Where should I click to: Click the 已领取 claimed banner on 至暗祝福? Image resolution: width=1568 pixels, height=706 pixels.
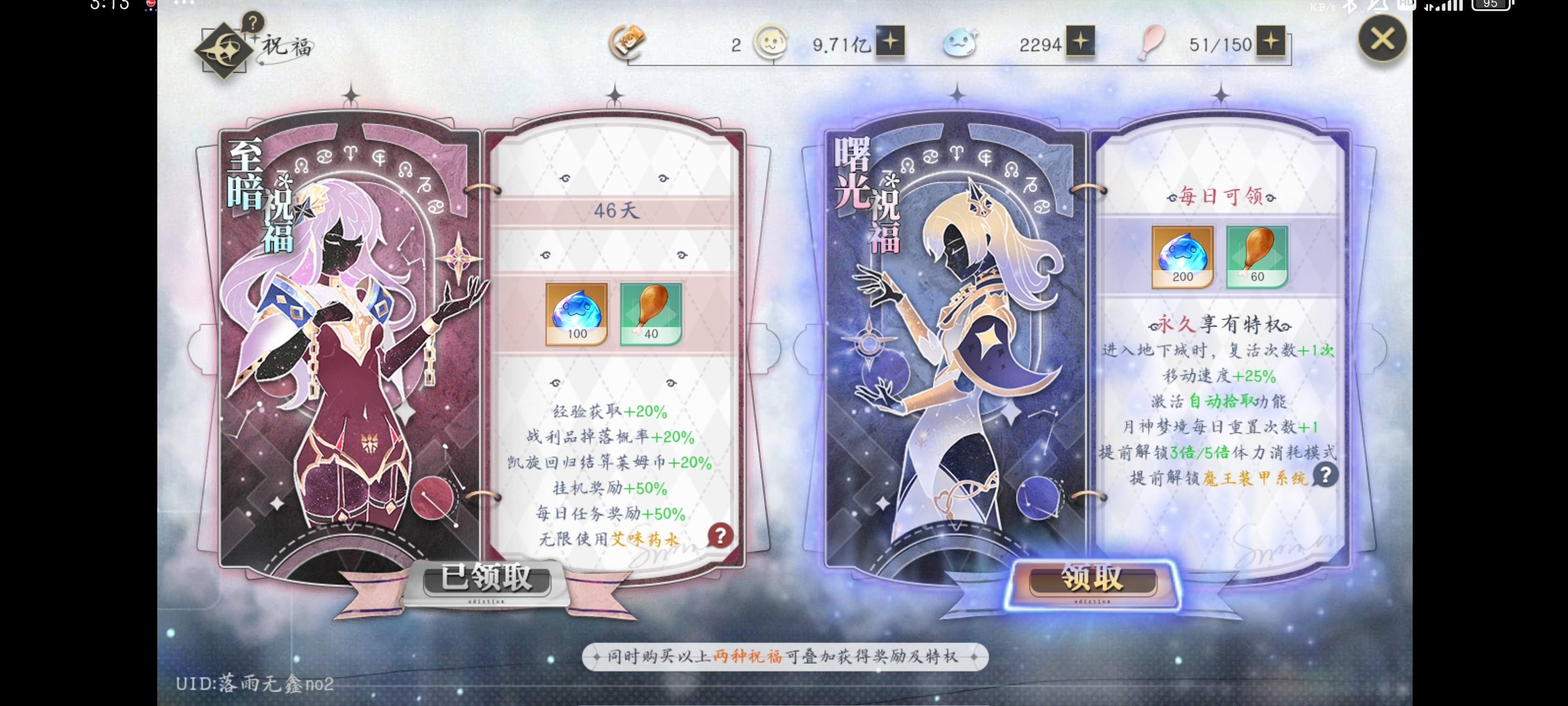pos(487,580)
